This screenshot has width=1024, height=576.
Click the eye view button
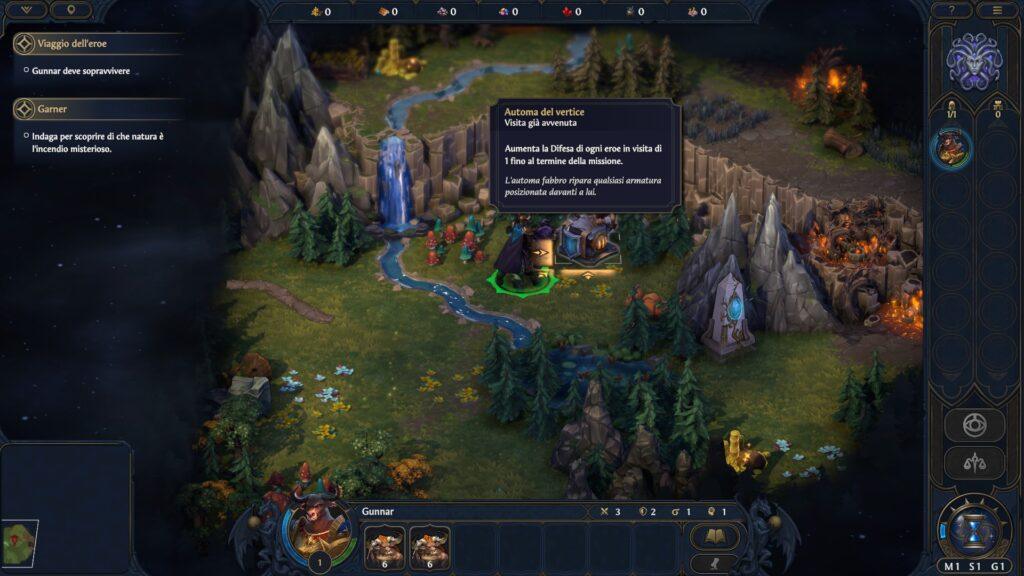pyautogui.click(x=973, y=424)
